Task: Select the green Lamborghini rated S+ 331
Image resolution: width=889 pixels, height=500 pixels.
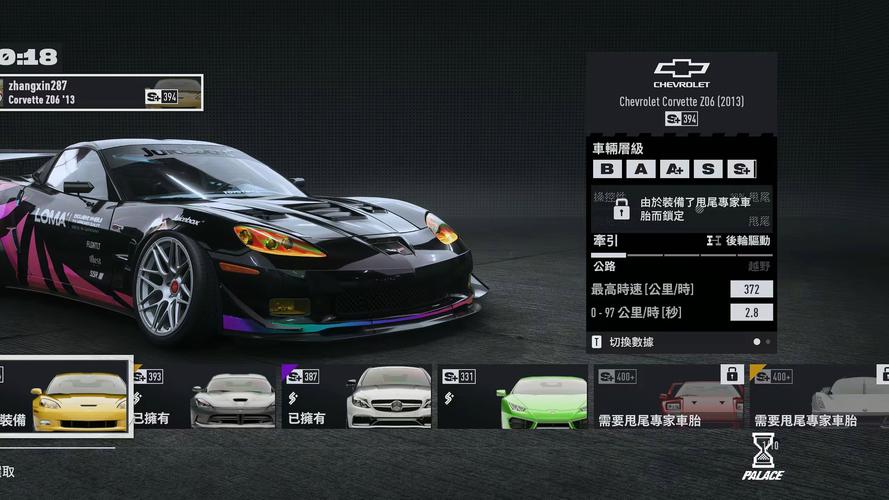Action: 514,396
